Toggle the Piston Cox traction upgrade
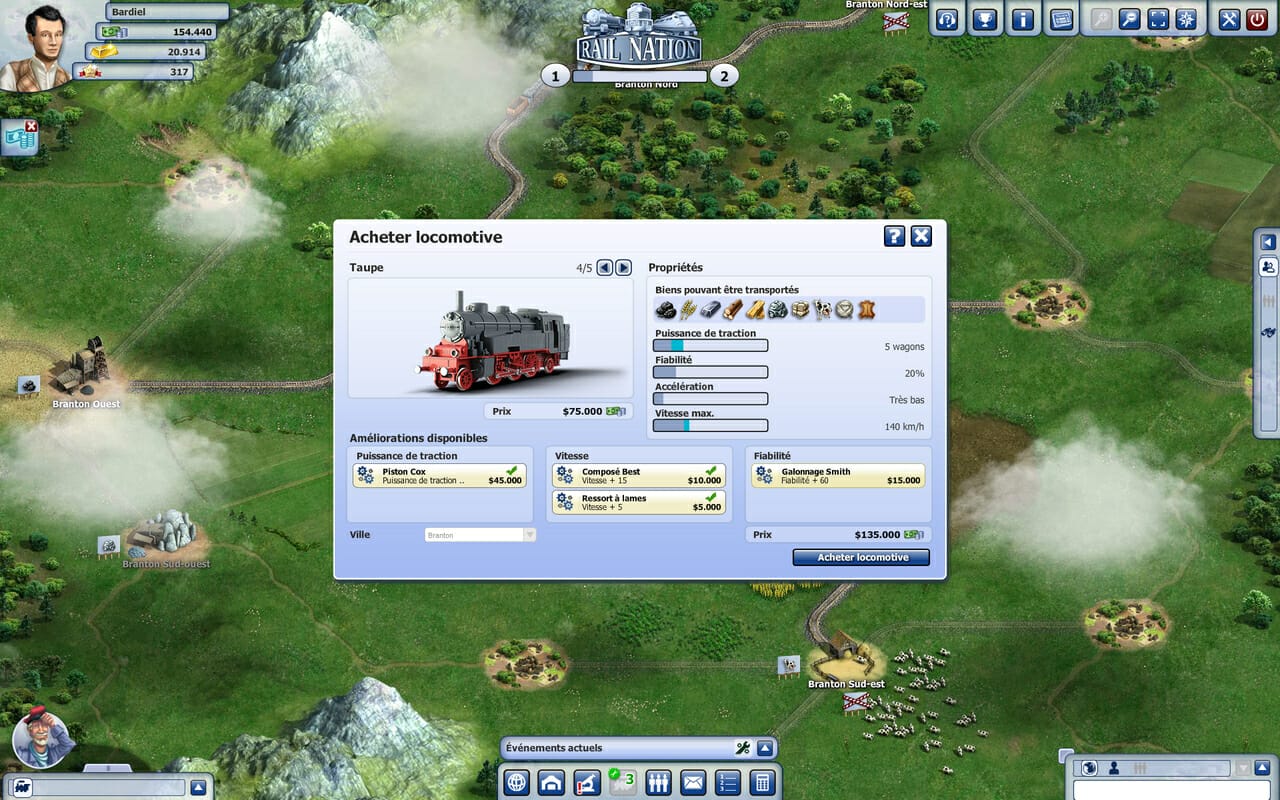Image resolution: width=1280 pixels, height=800 pixels. coord(439,475)
